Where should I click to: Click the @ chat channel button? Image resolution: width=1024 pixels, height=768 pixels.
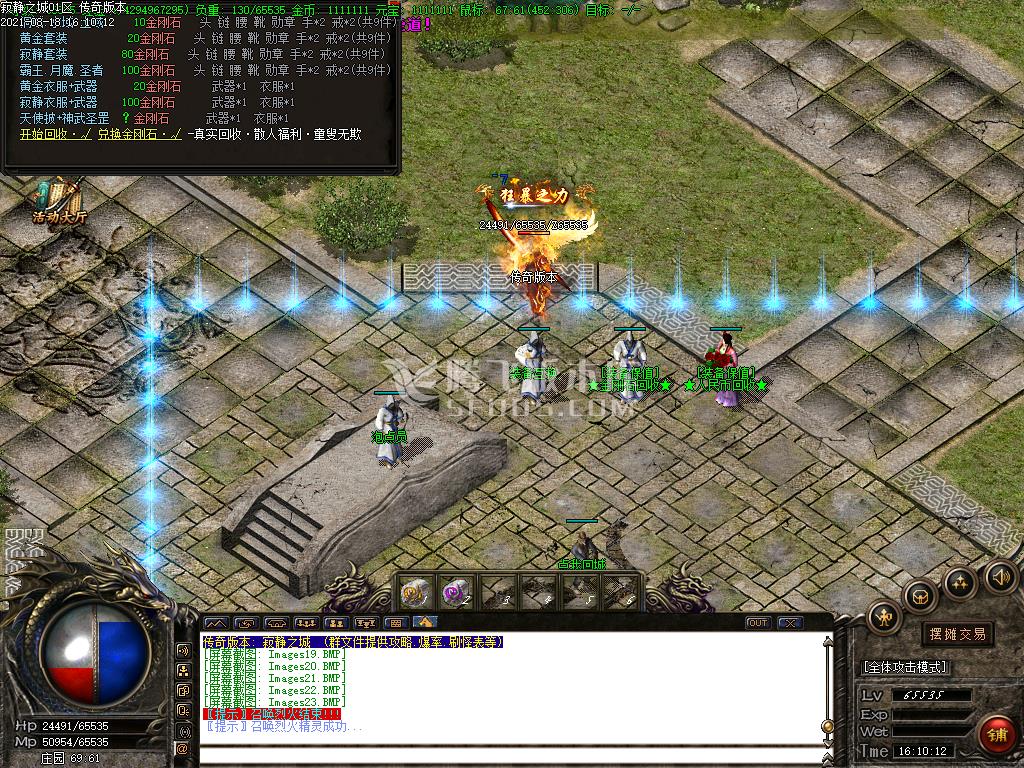coord(183,748)
